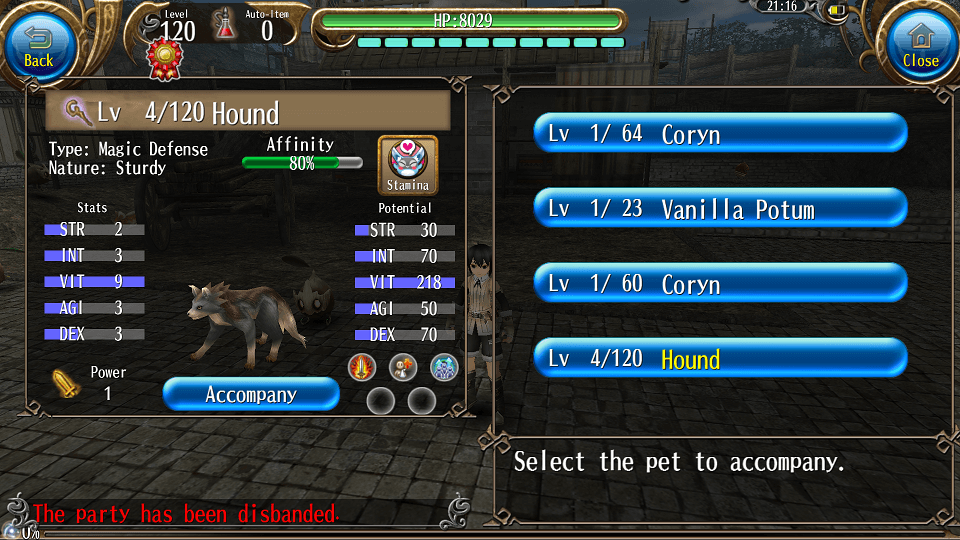This screenshot has height=540, width=960.
Task: Go back using the Back button
Action: [x=38, y=45]
